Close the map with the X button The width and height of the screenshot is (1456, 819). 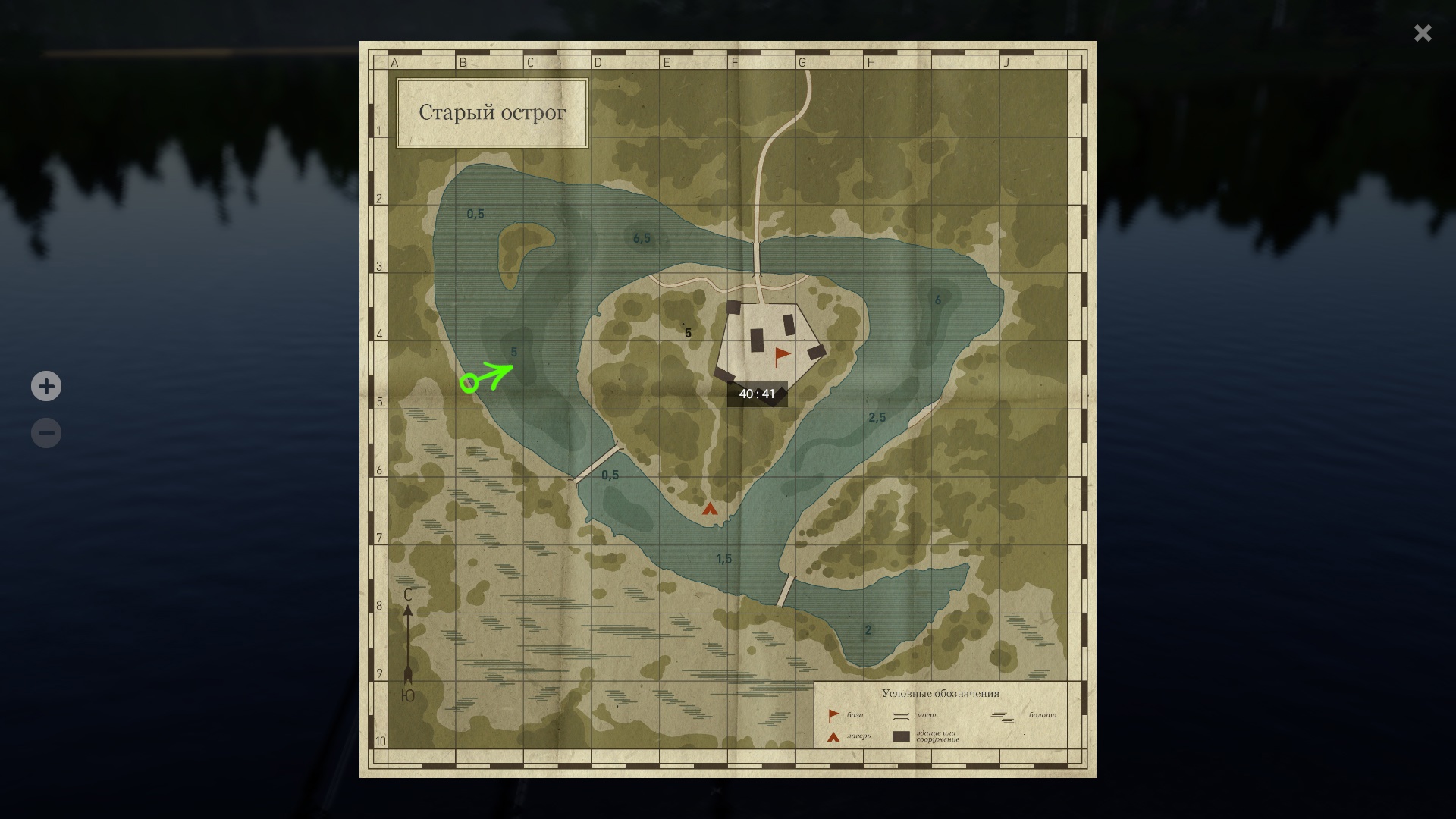pyautogui.click(x=1422, y=33)
